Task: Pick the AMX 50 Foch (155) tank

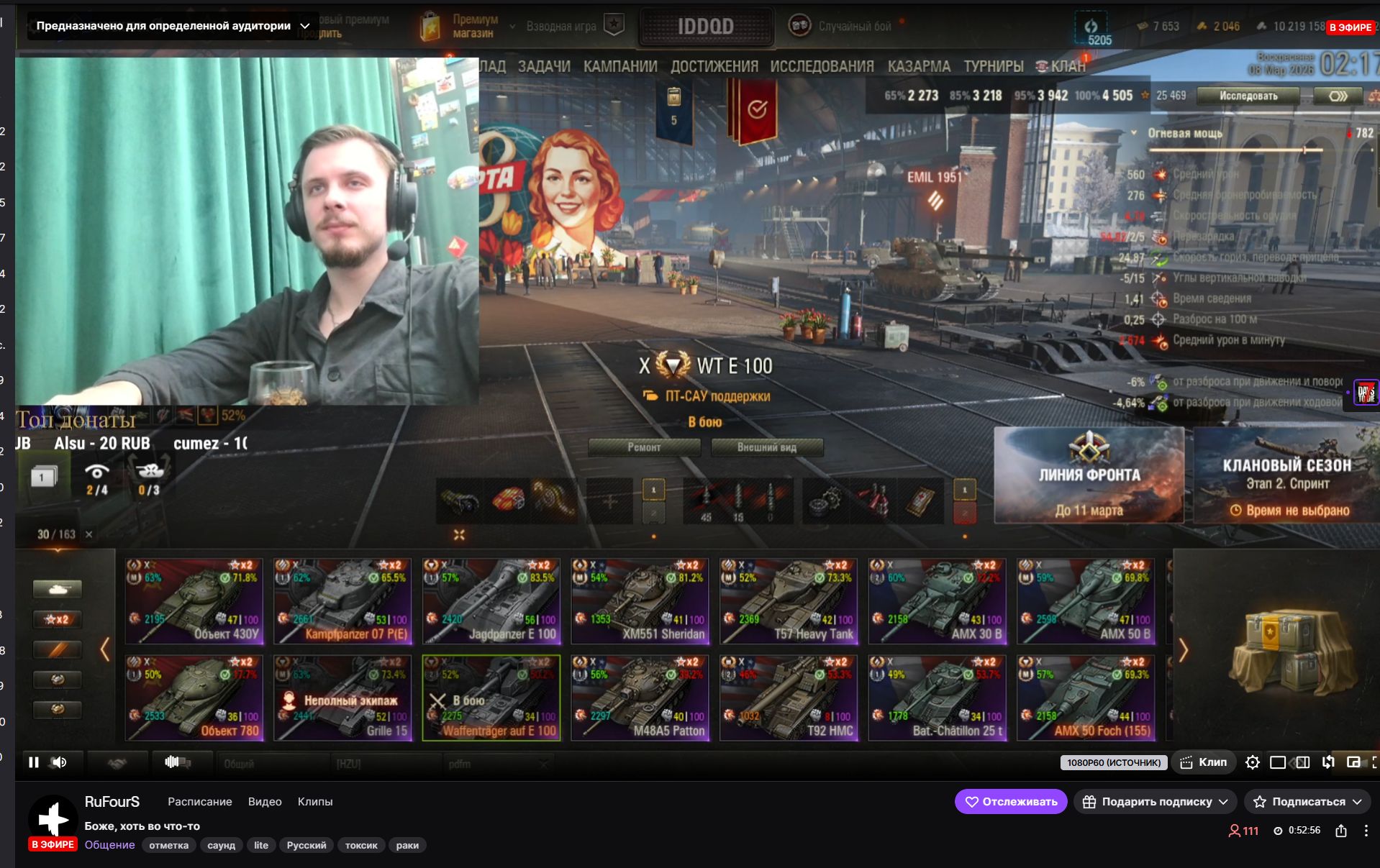Action: [1086, 698]
